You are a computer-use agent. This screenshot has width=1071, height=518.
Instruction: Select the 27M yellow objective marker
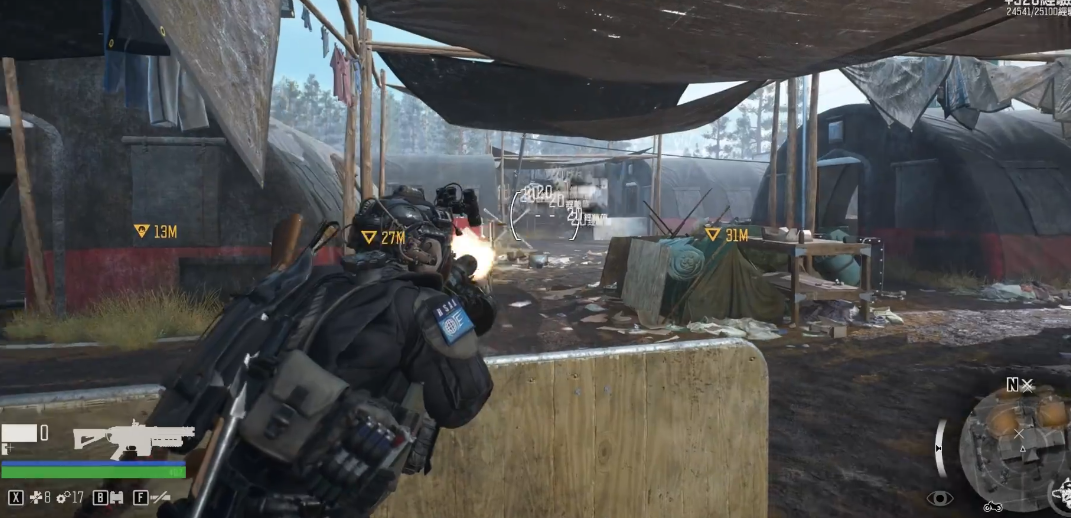369,237
